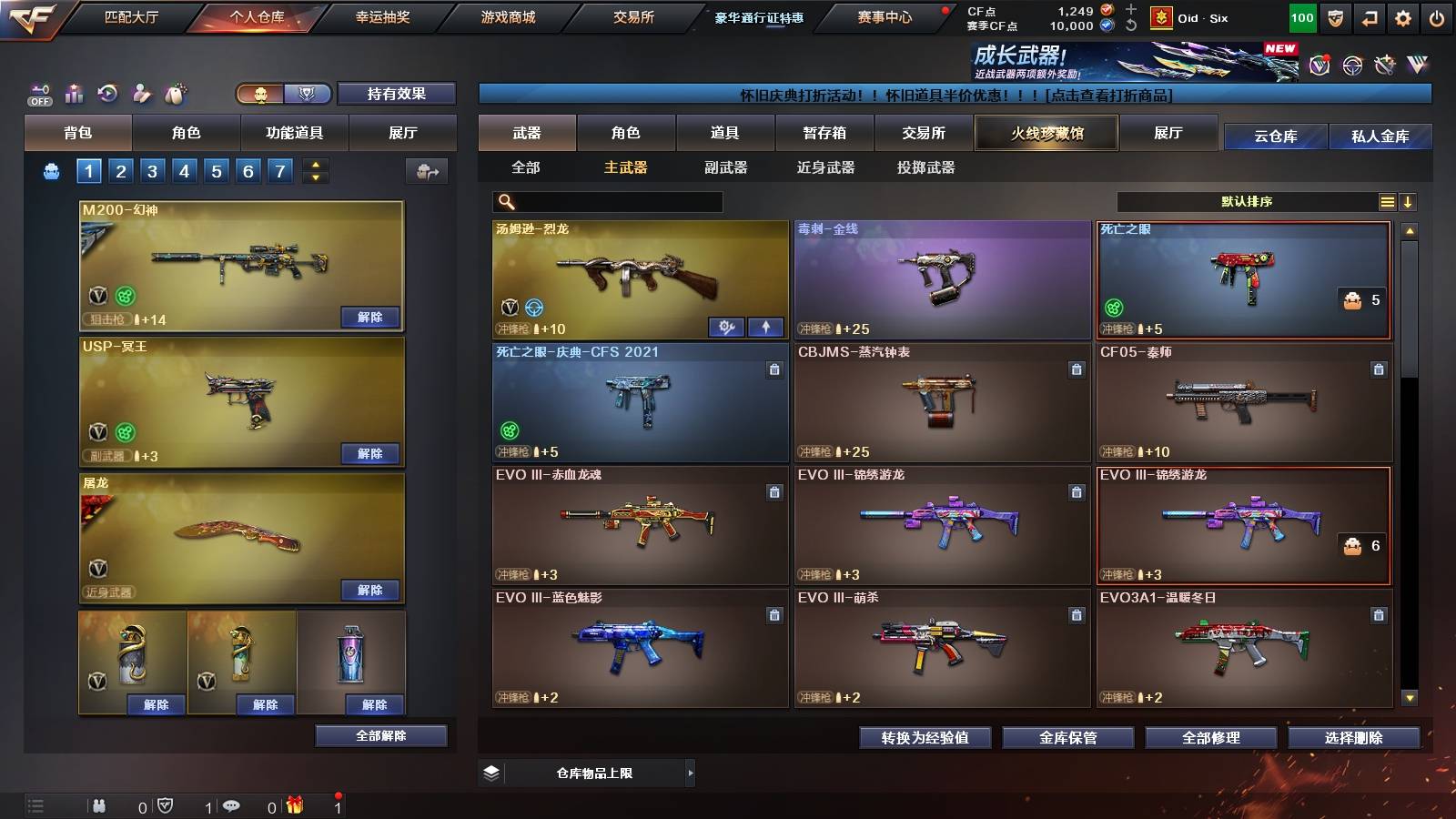
Task: Click the return arrow icon near settings
Action: pos(1369,16)
